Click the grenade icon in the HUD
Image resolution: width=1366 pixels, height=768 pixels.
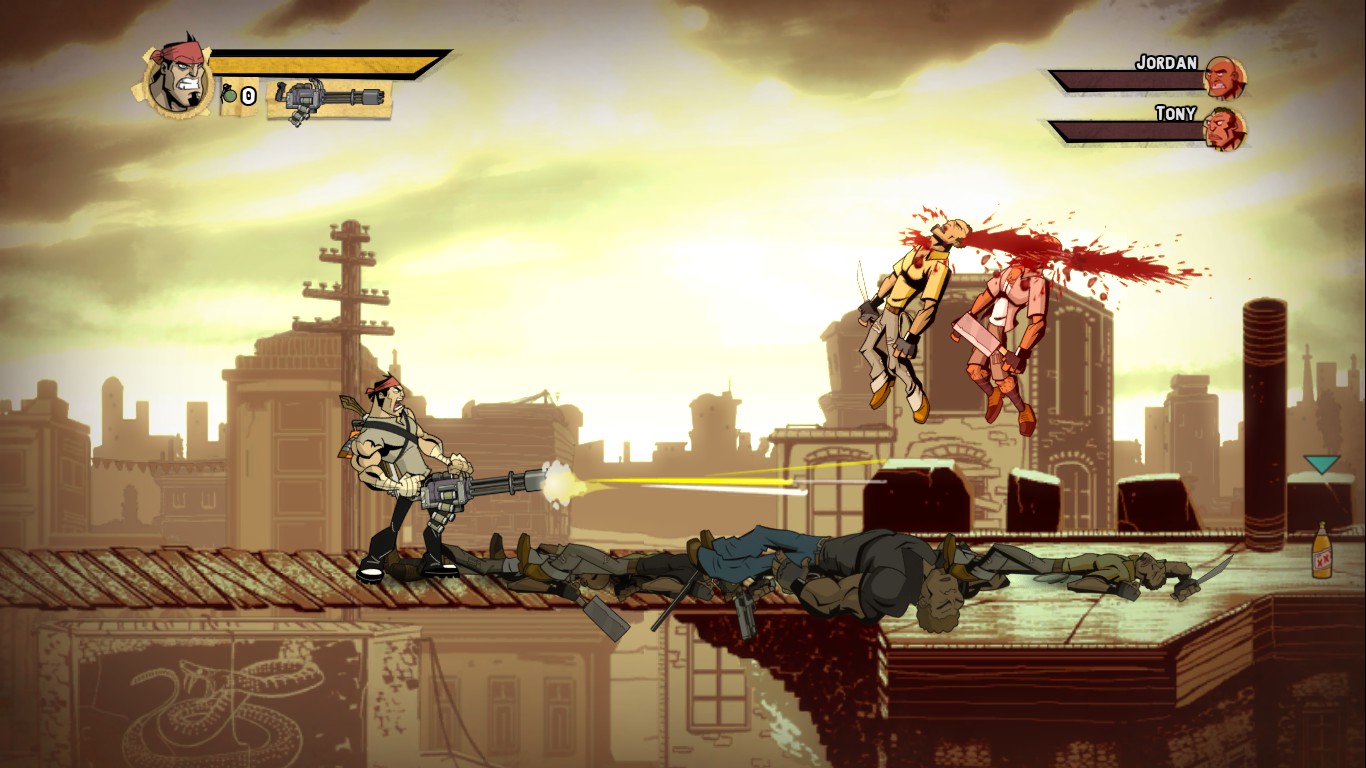tap(230, 96)
